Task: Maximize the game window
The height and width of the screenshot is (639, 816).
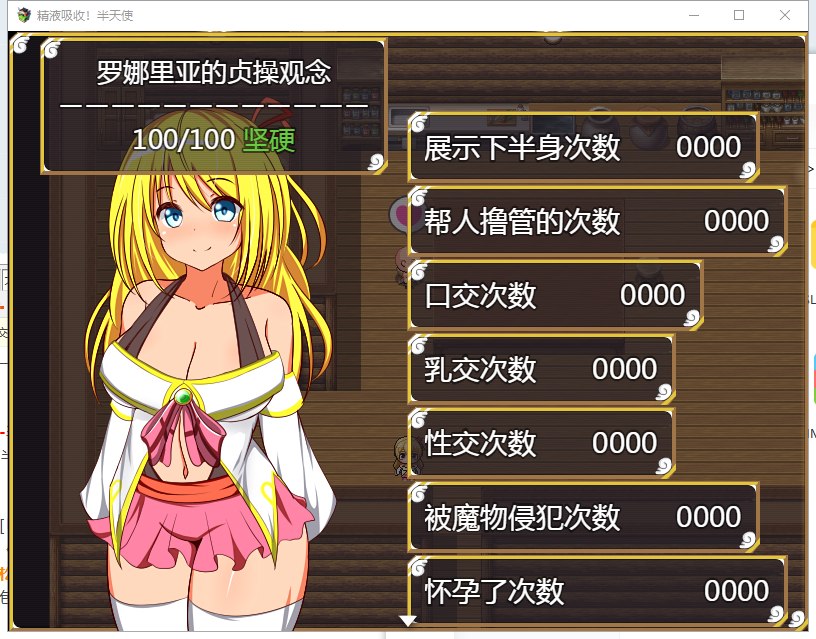Action: 739,15
